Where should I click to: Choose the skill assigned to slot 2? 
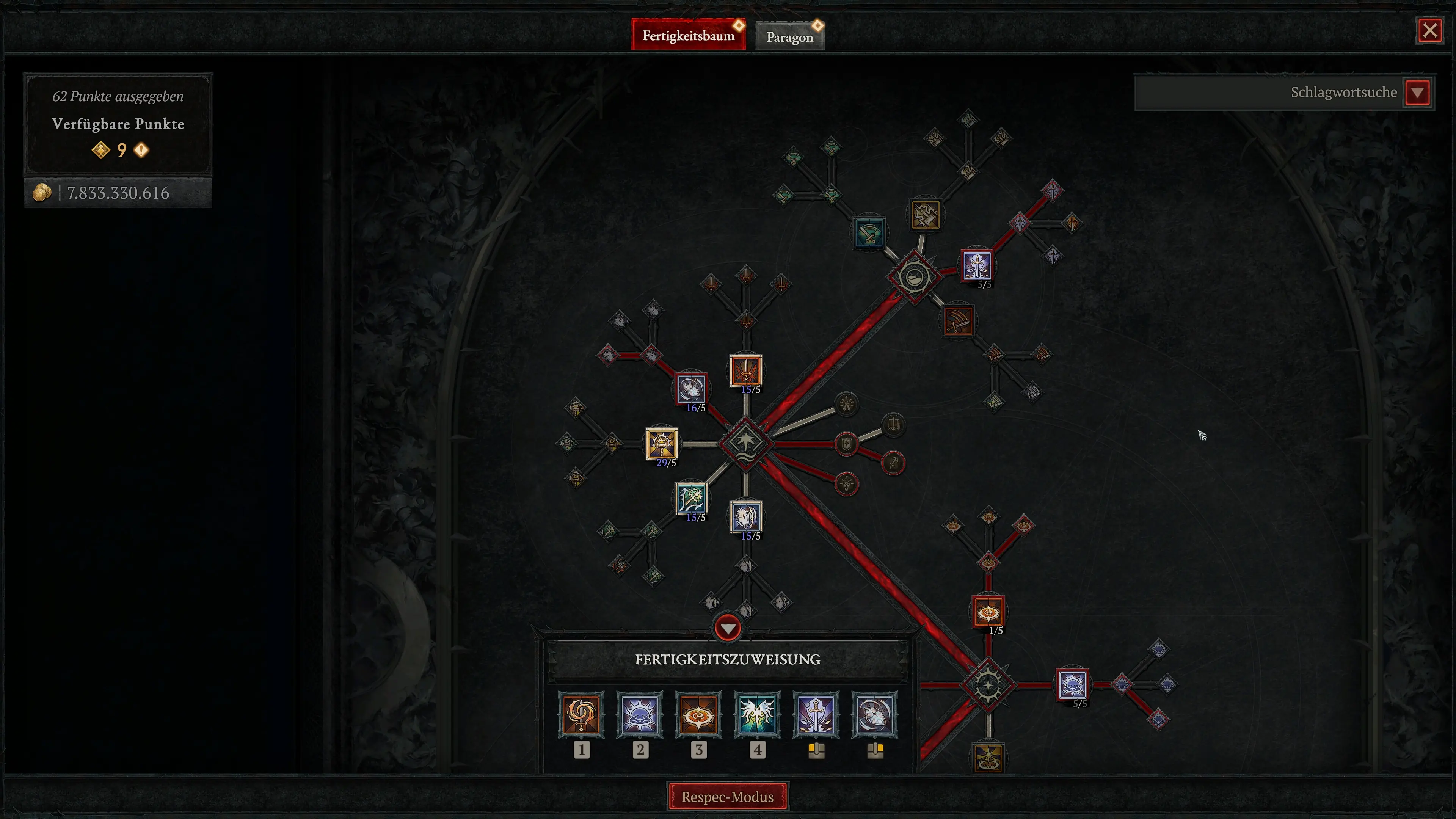coord(640,715)
